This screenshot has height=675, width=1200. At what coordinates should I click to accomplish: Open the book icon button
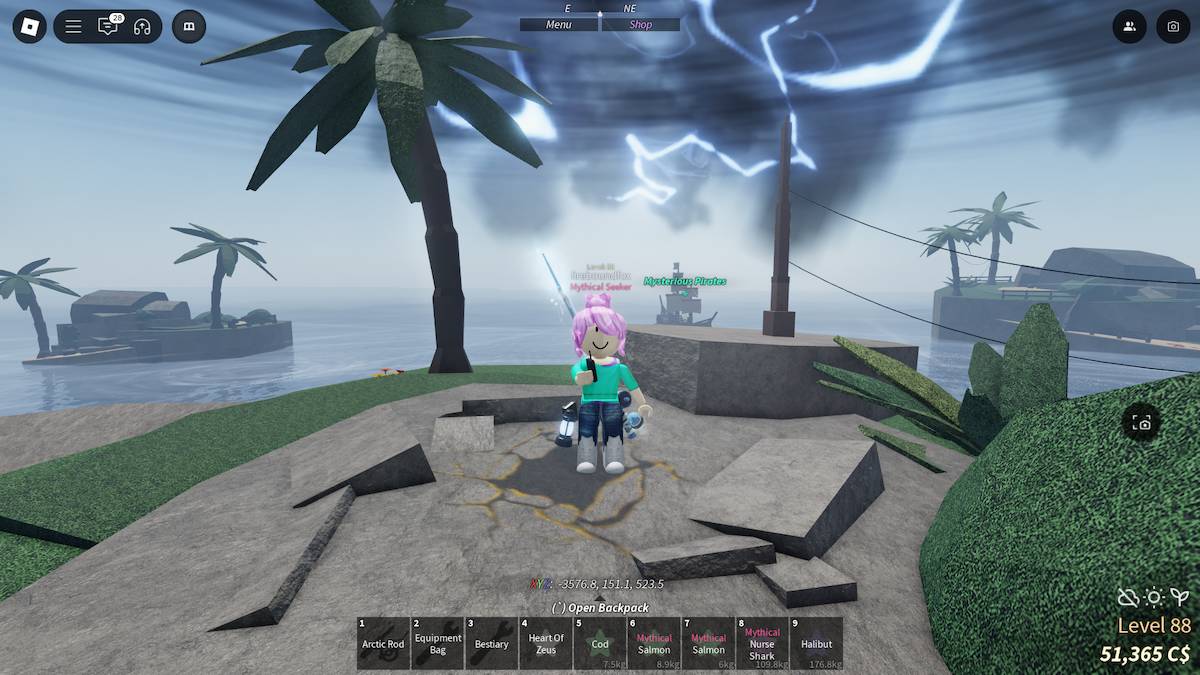(189, 26)
